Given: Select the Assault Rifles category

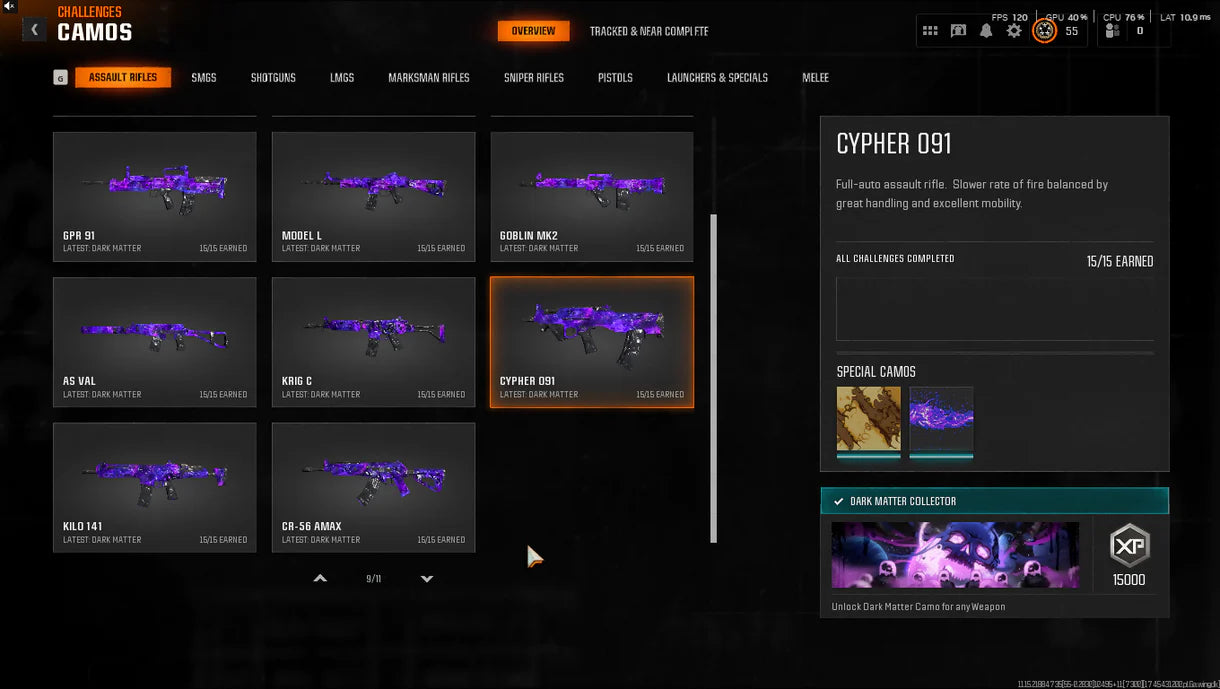Looking at the screenshot, I should point(122,77).
